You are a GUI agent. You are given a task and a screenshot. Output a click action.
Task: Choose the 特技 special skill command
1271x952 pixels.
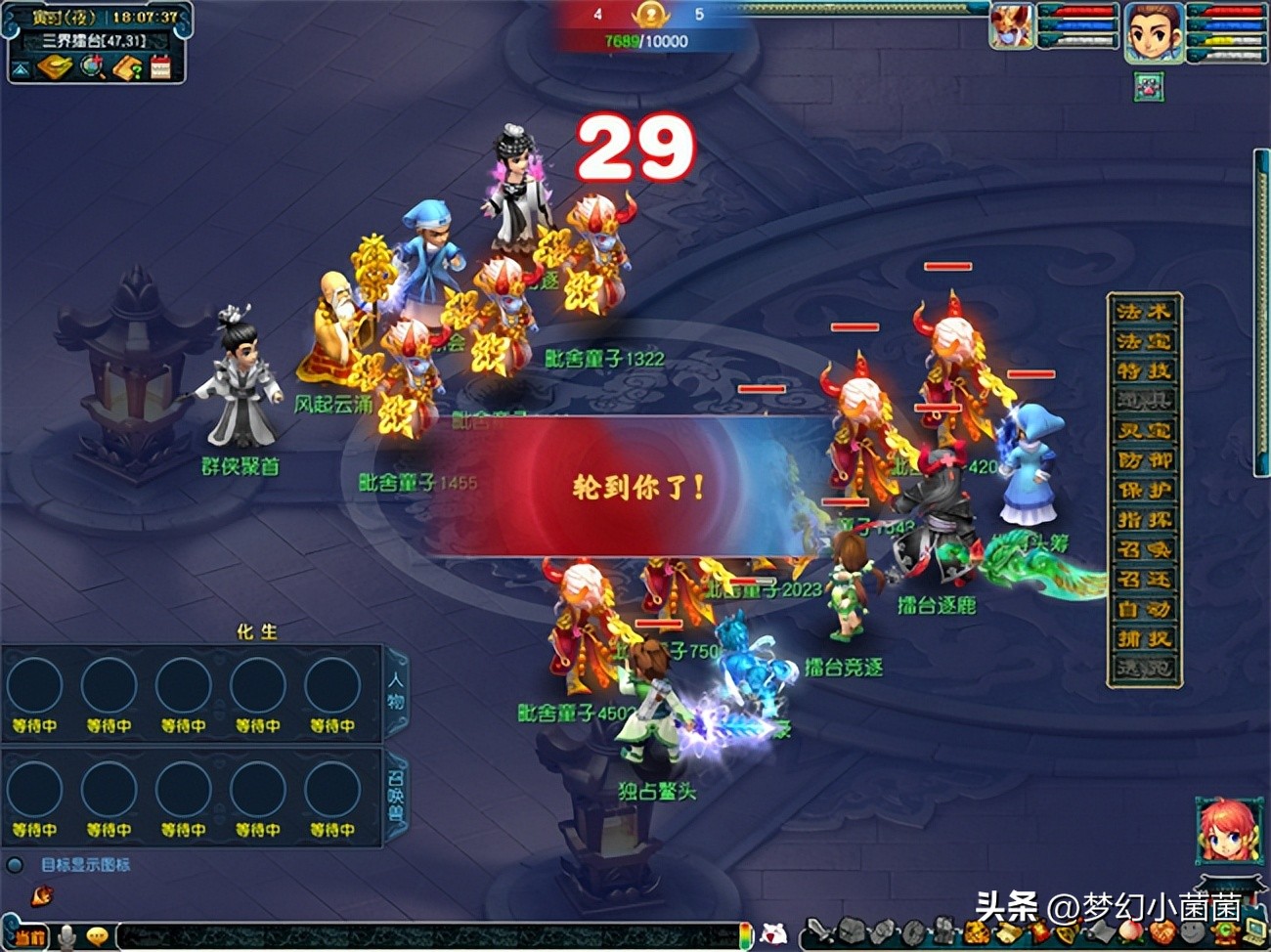tap(1144, 371)
